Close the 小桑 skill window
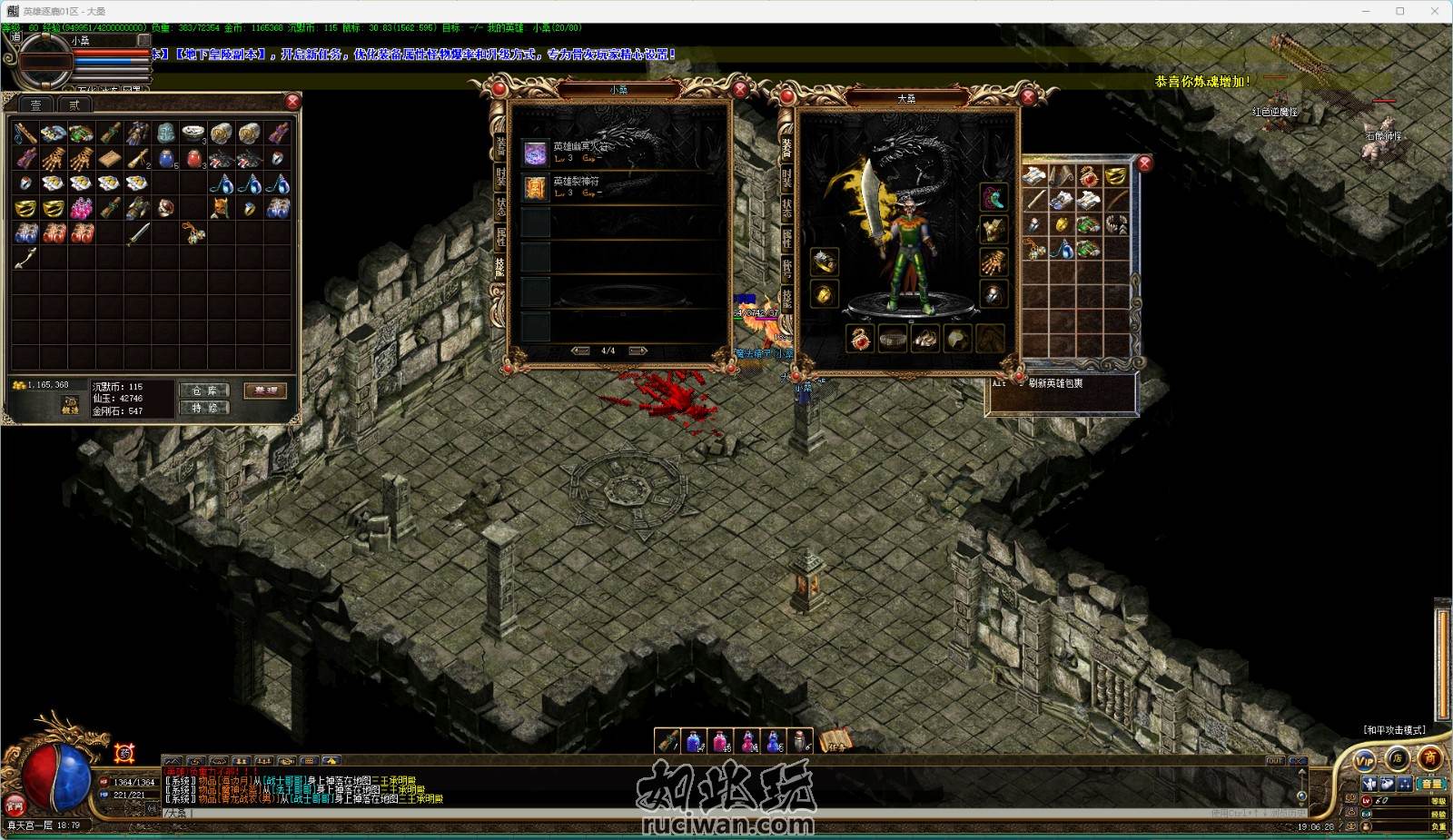 coord(740,89)
